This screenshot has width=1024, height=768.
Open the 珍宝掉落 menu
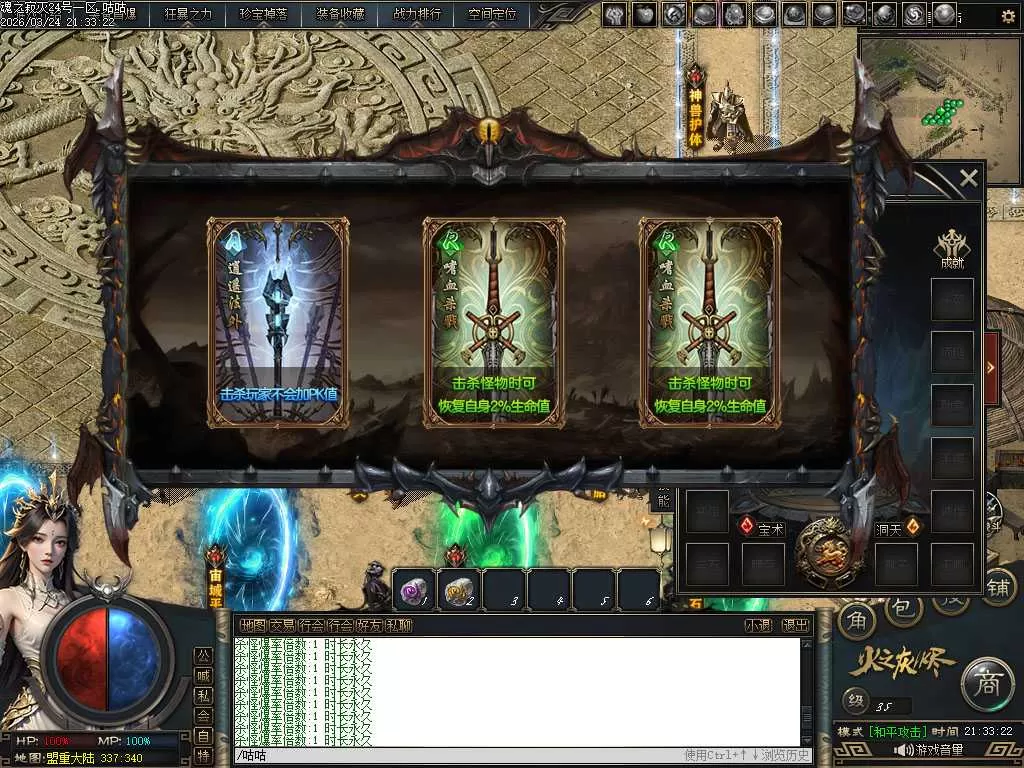coord(263,14)
